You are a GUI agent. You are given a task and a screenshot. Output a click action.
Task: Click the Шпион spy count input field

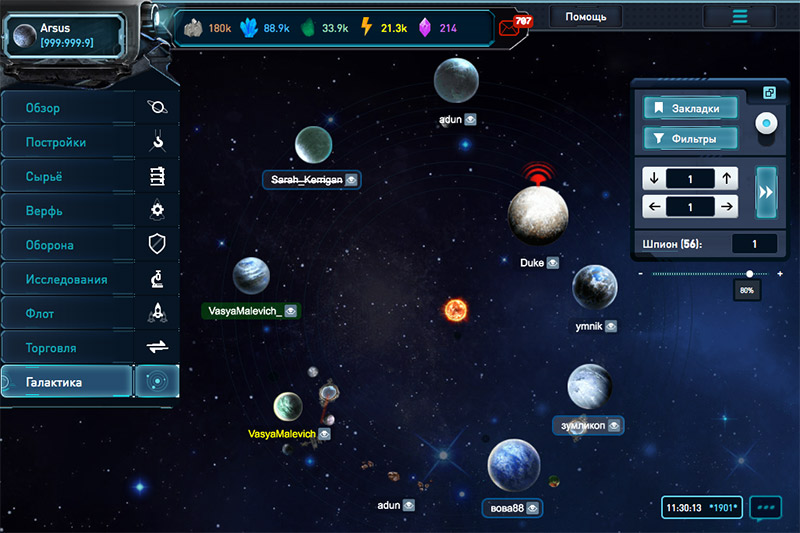(x=755, y=243)
